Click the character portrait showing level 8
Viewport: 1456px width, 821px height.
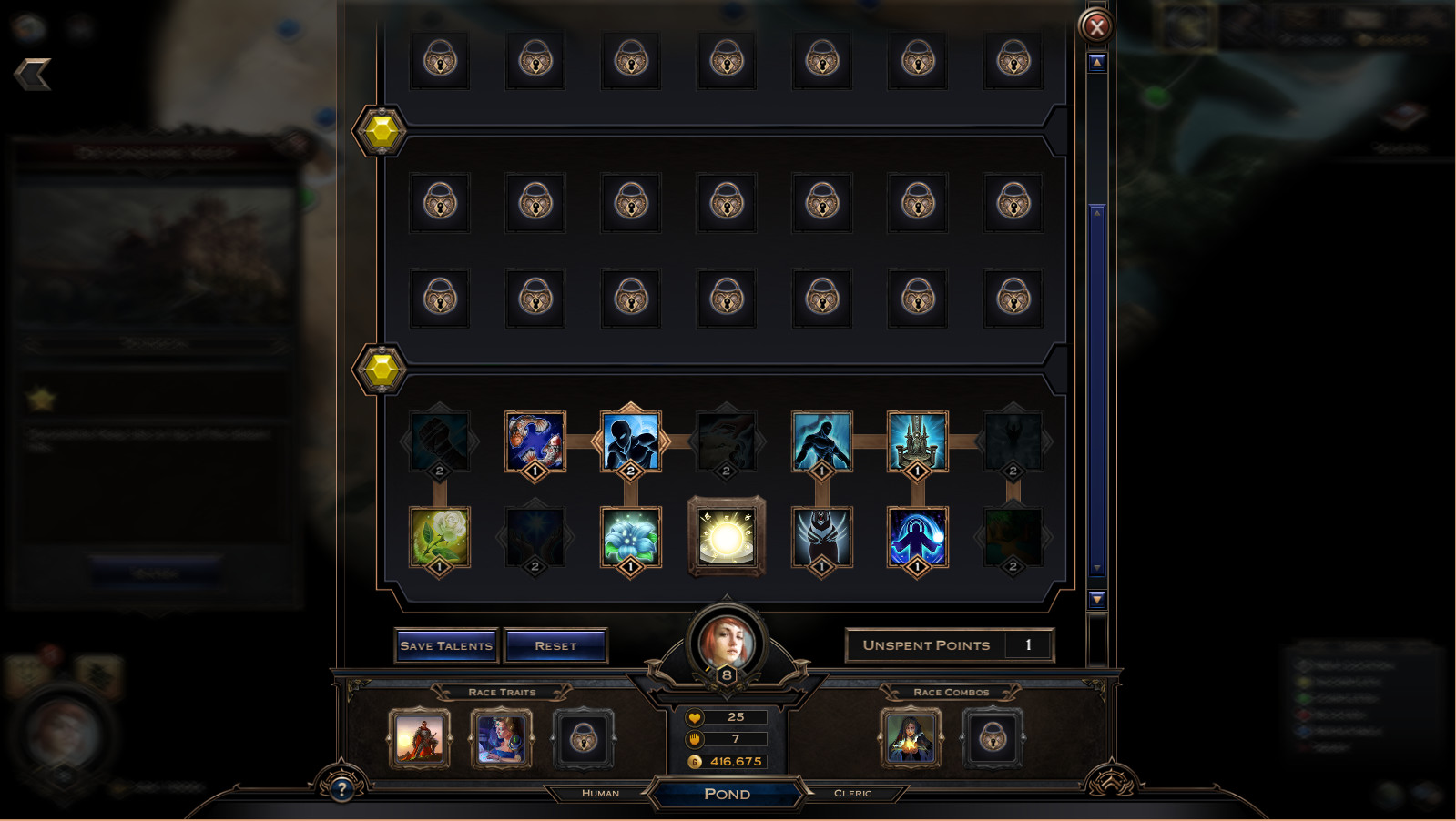726,640
